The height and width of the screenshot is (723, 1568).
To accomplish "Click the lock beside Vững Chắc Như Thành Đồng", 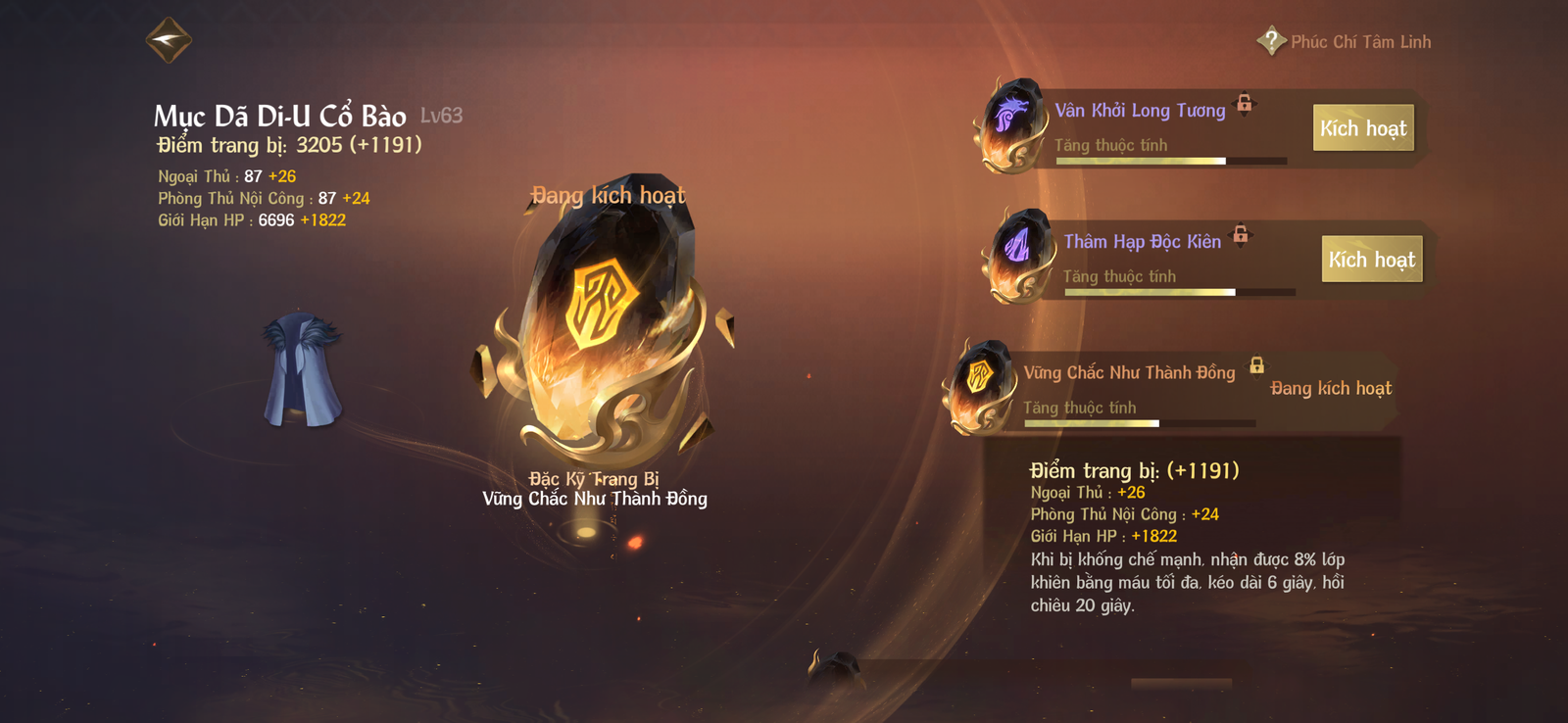I will (x=1256, y=365).
